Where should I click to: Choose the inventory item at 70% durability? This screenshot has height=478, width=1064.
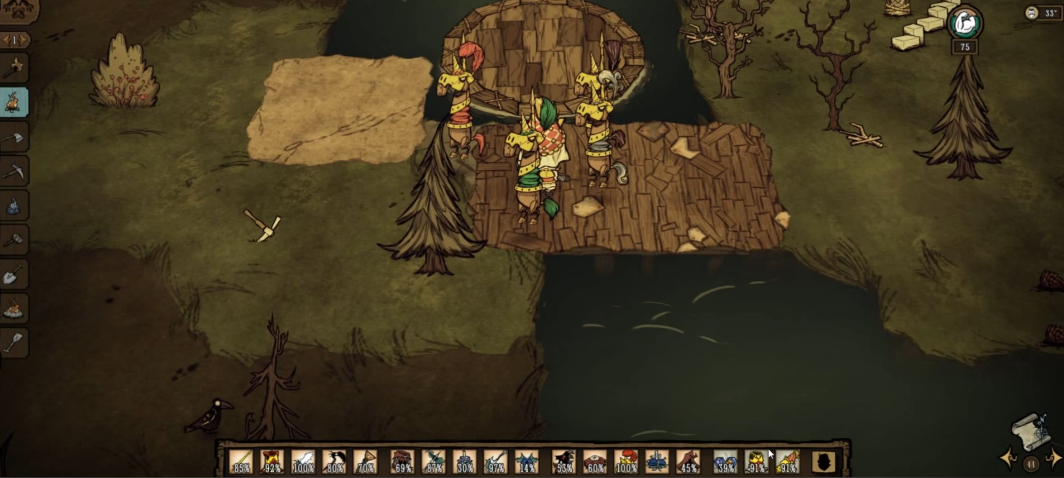[365, 461]
